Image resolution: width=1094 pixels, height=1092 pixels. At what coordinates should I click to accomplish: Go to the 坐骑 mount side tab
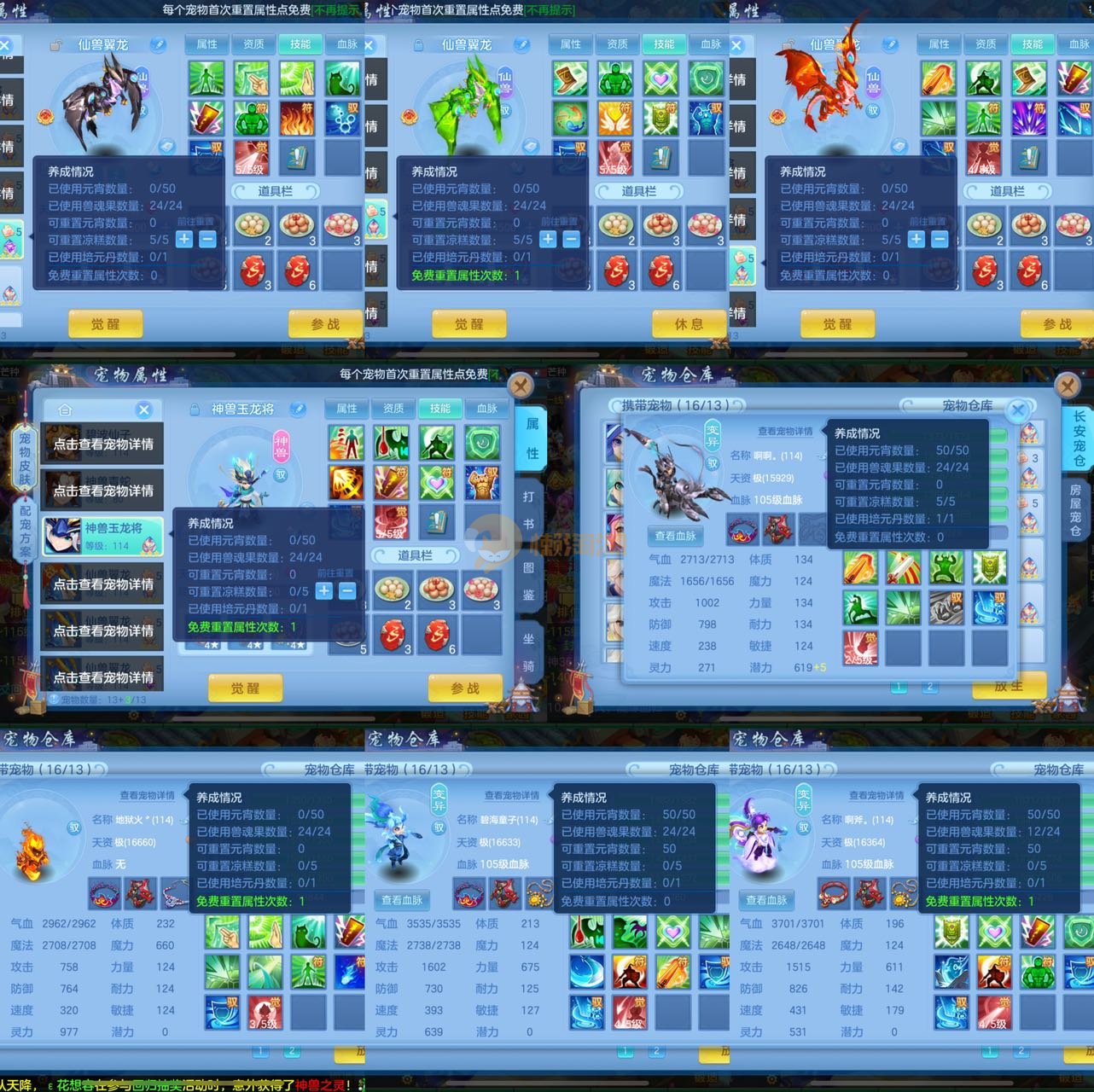point(528,653)
